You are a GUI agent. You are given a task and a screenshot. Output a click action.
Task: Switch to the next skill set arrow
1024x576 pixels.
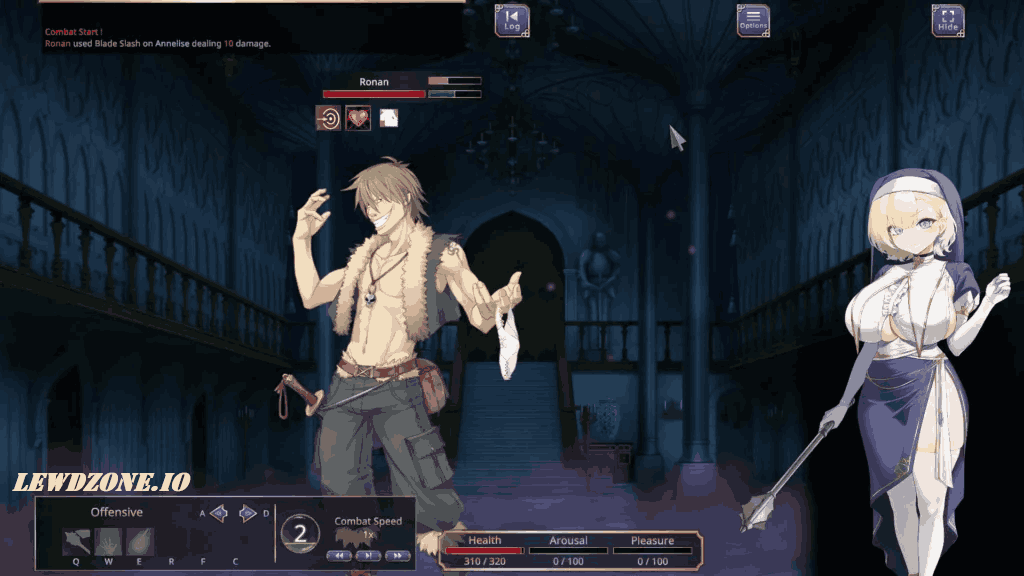(x=248, y=514)
